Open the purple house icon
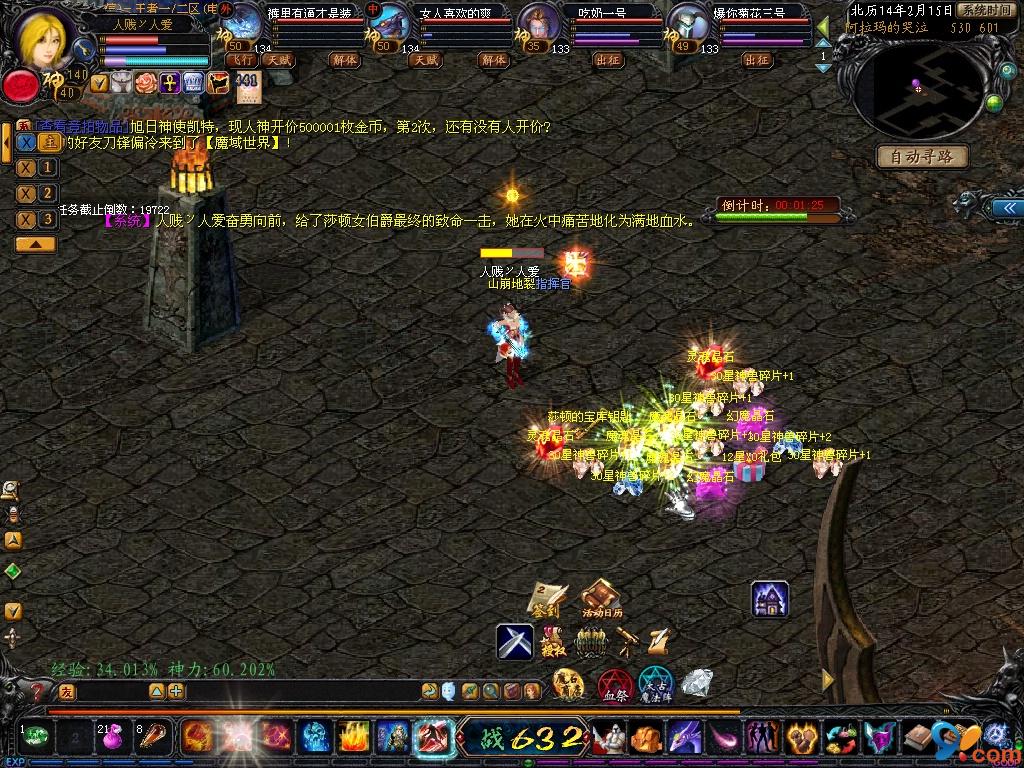The width and height of the screenshot is (1024, 768). [x=770, y=599]
